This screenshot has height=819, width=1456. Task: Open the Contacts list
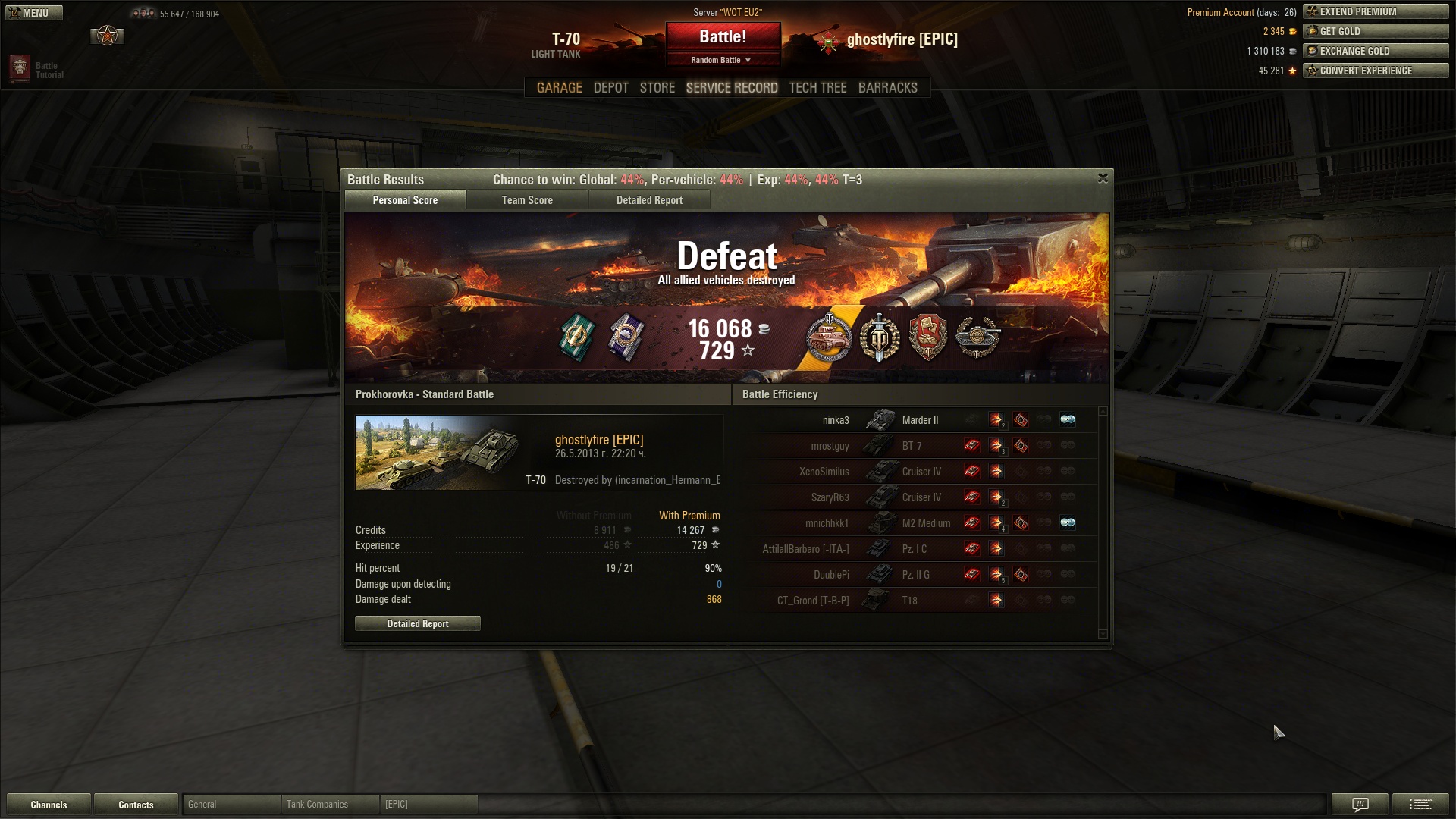click(136, 805)
